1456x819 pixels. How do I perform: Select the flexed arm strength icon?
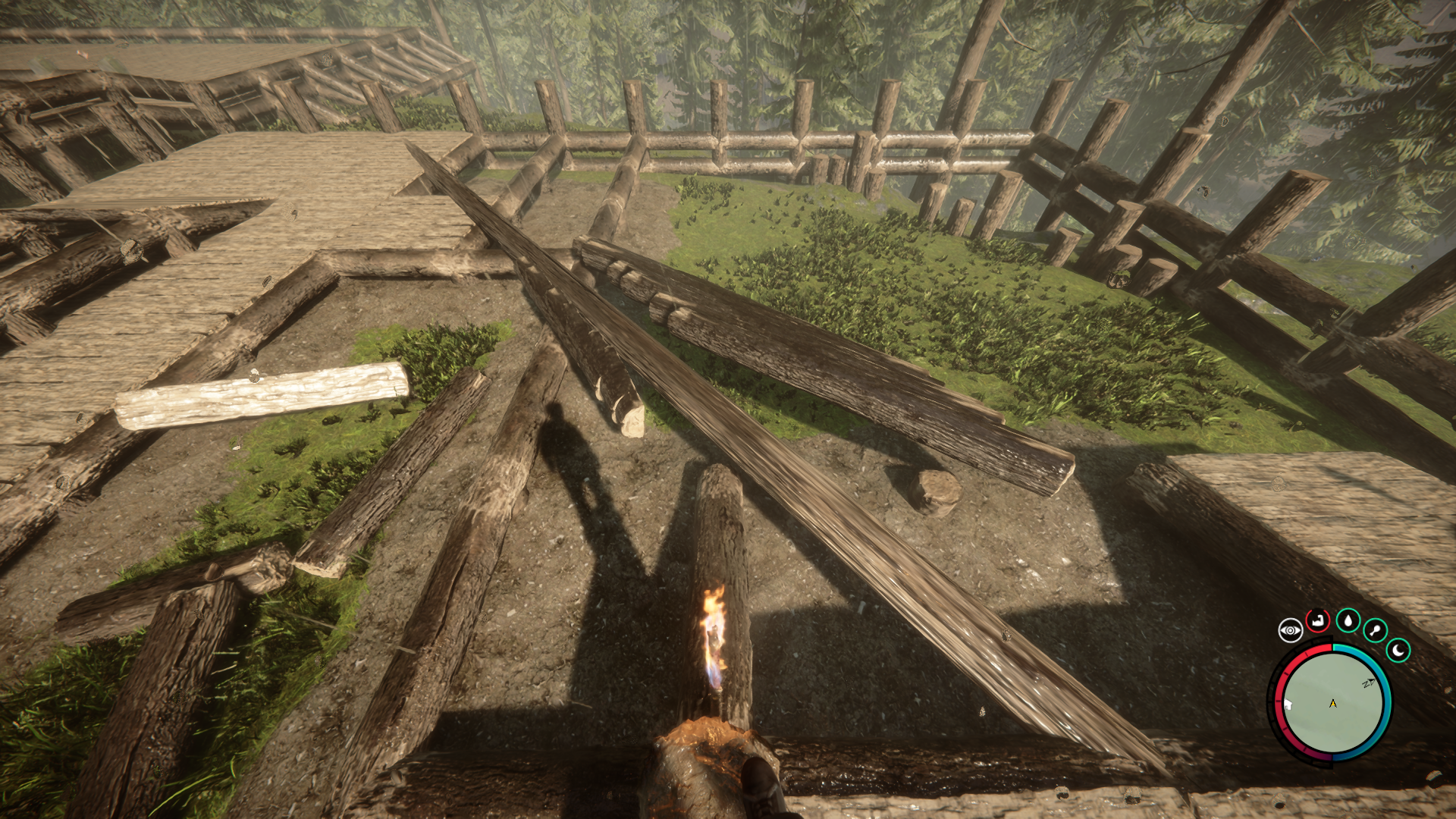pos(1318,621)
